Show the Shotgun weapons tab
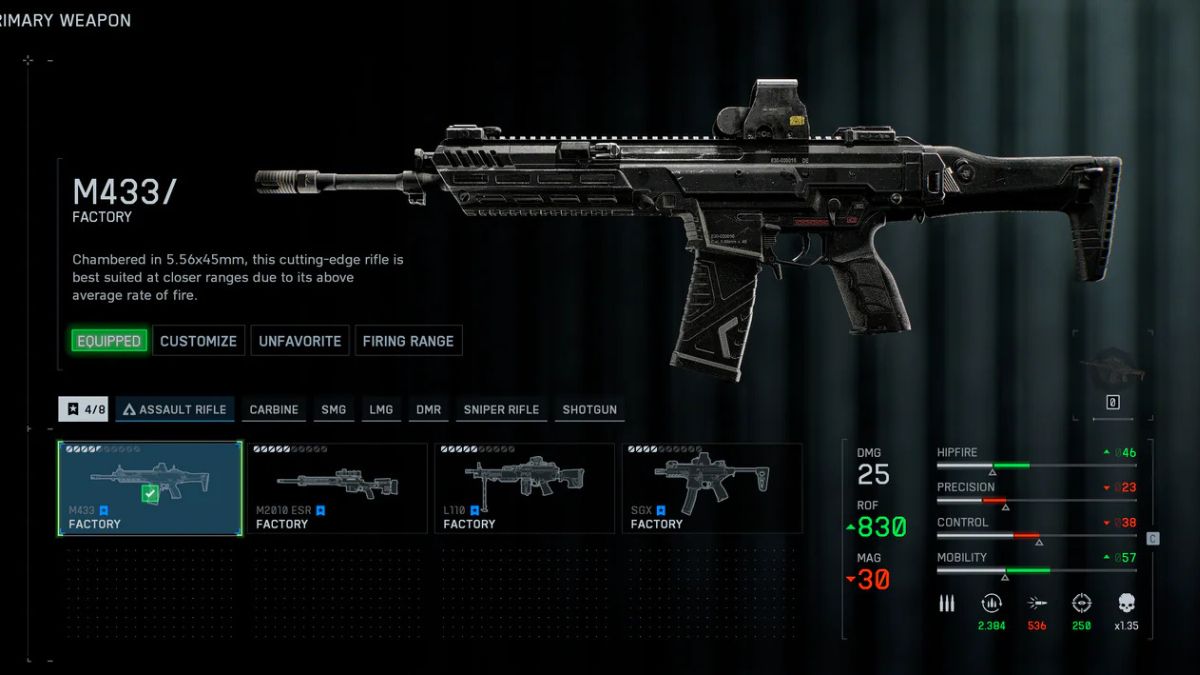 coord(590,409)
